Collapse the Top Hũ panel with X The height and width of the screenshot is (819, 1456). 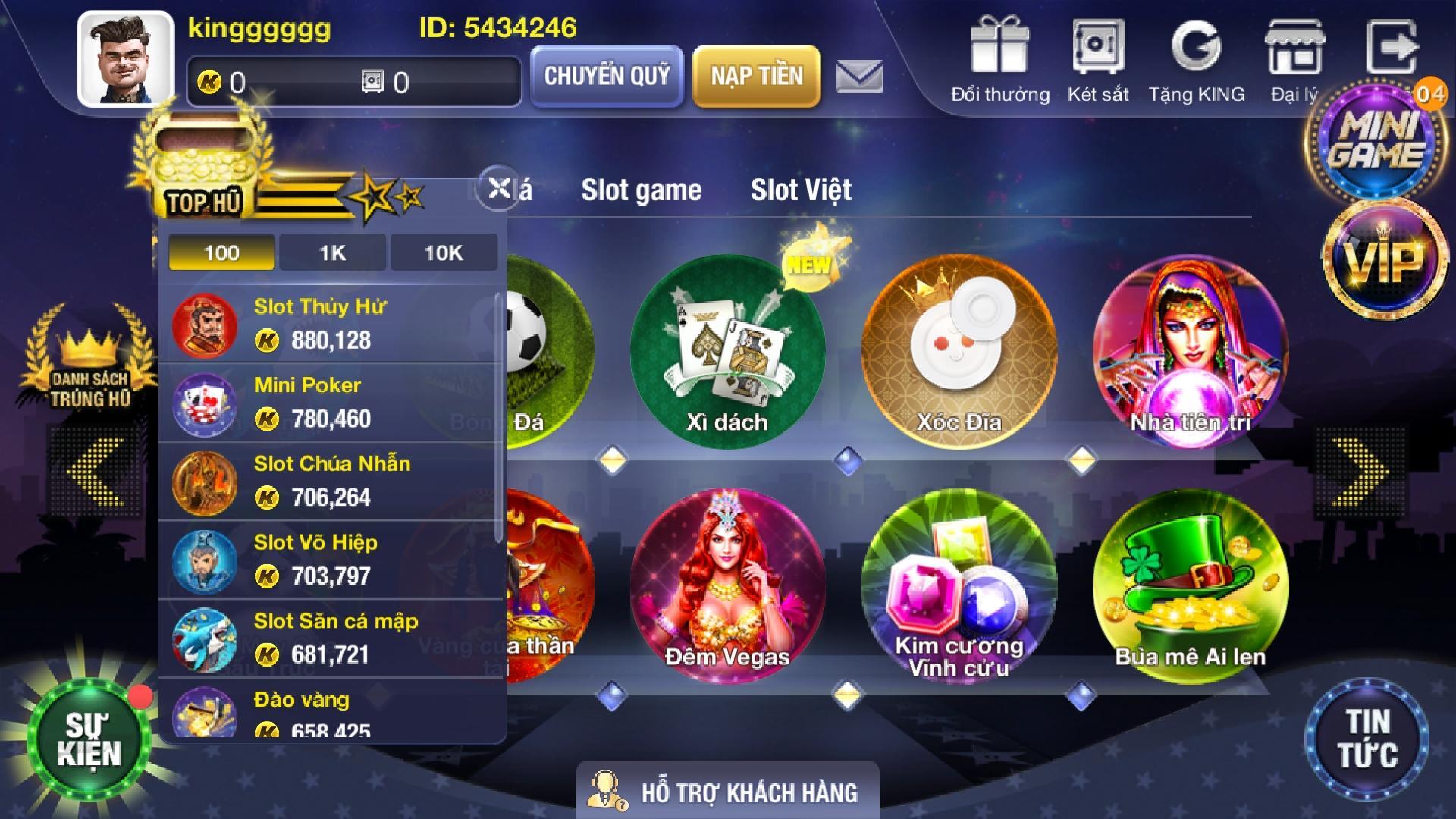[497, 190]
